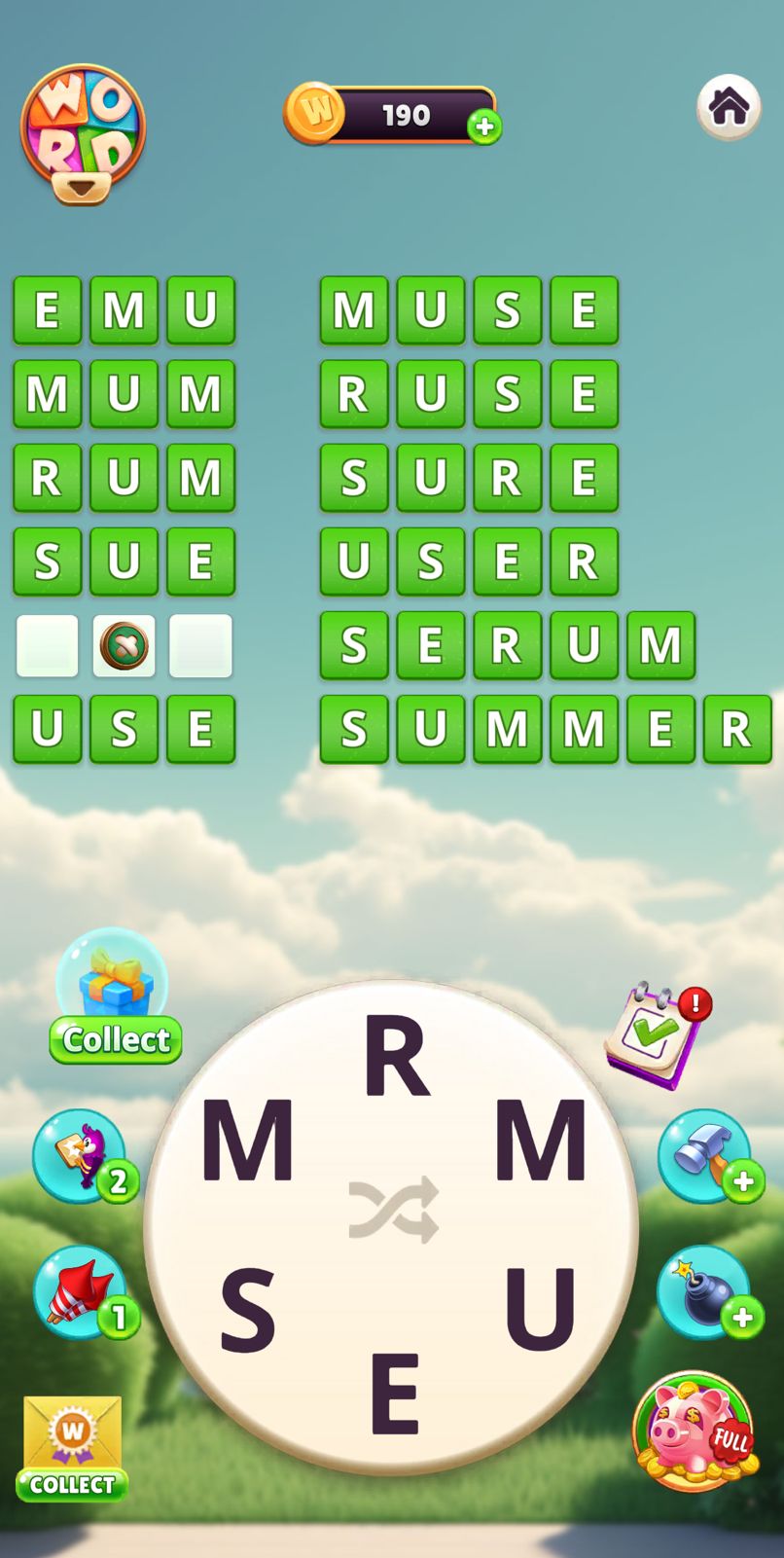The height and width of the screenshot is (1558, 784).
Task: Open the home screen via house icon
Action: click(x=729, y=107)
